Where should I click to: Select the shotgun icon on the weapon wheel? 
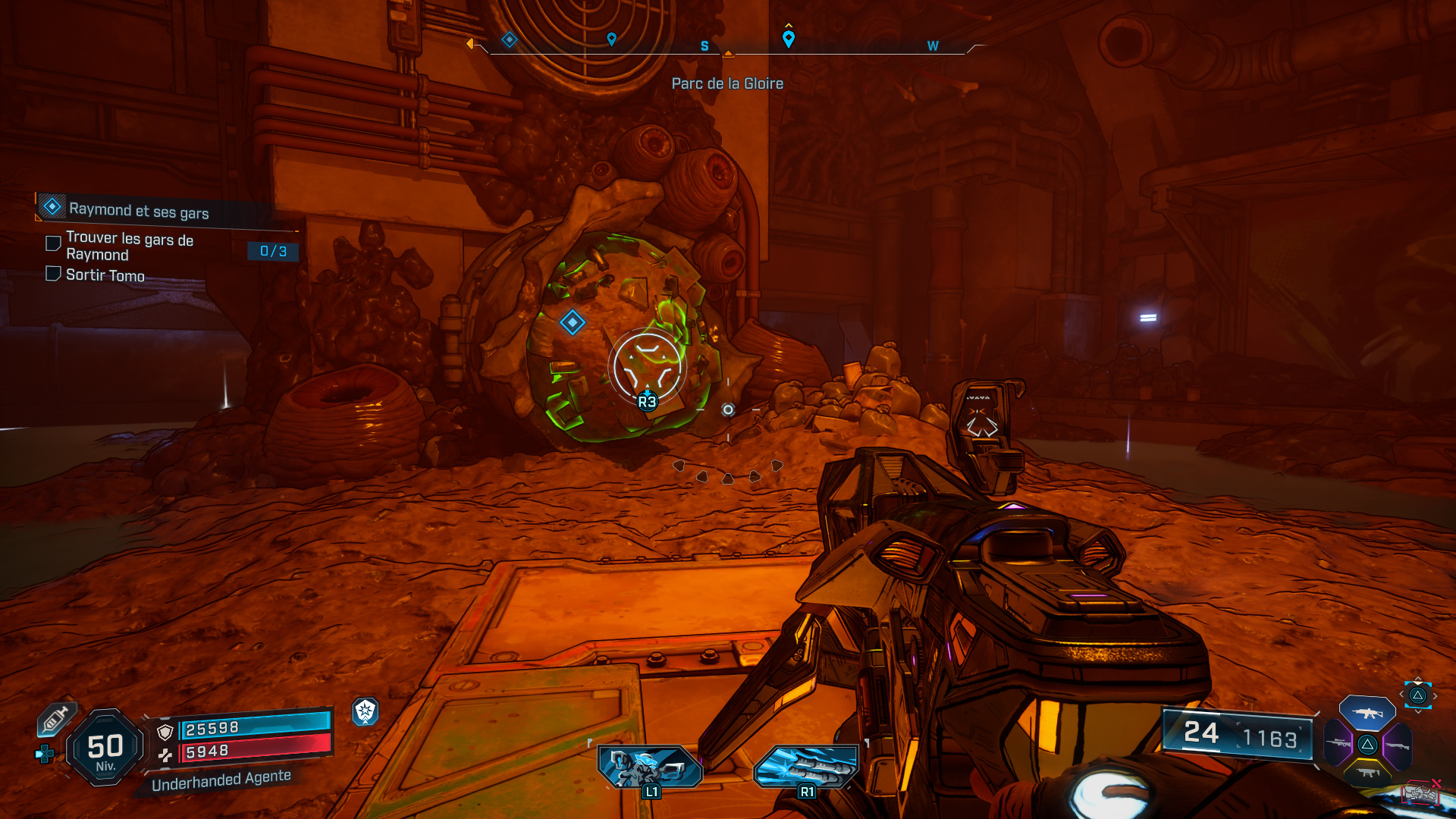point(1398,745)
